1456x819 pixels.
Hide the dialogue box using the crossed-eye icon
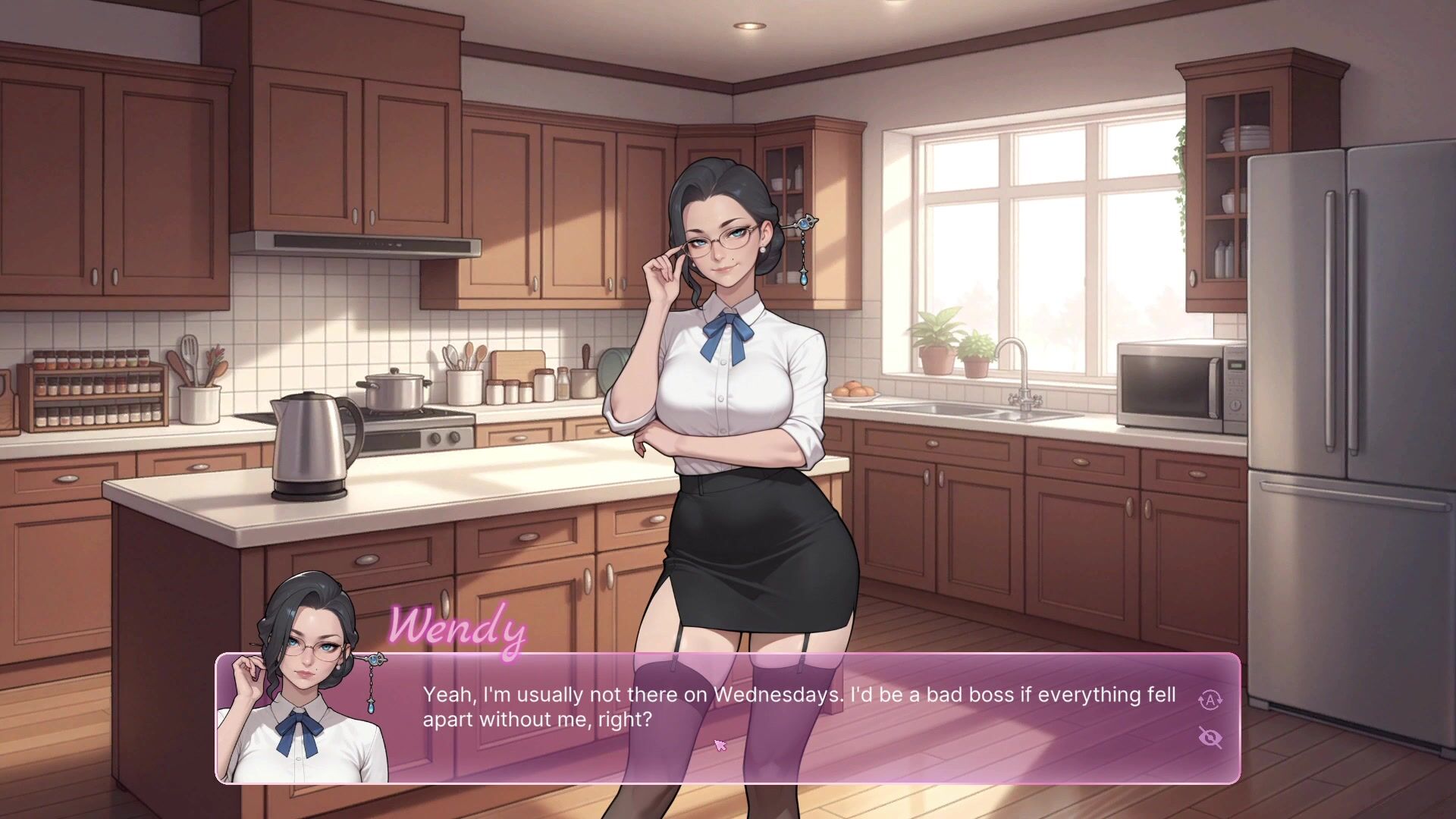1210,737
